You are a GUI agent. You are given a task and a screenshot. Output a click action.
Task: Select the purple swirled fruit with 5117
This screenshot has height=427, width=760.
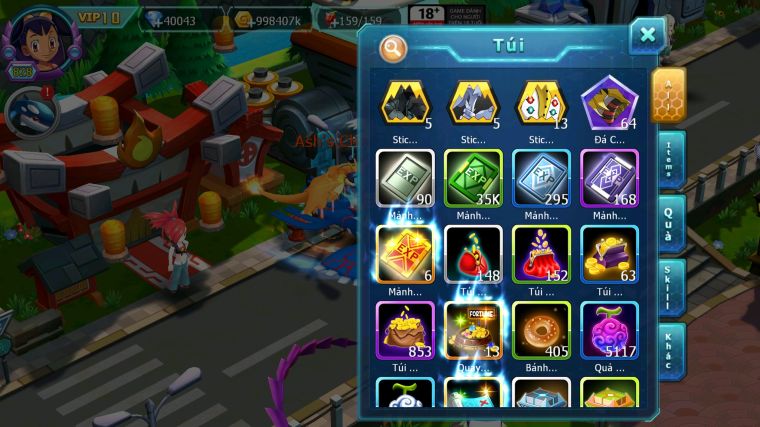coord(609,329)
